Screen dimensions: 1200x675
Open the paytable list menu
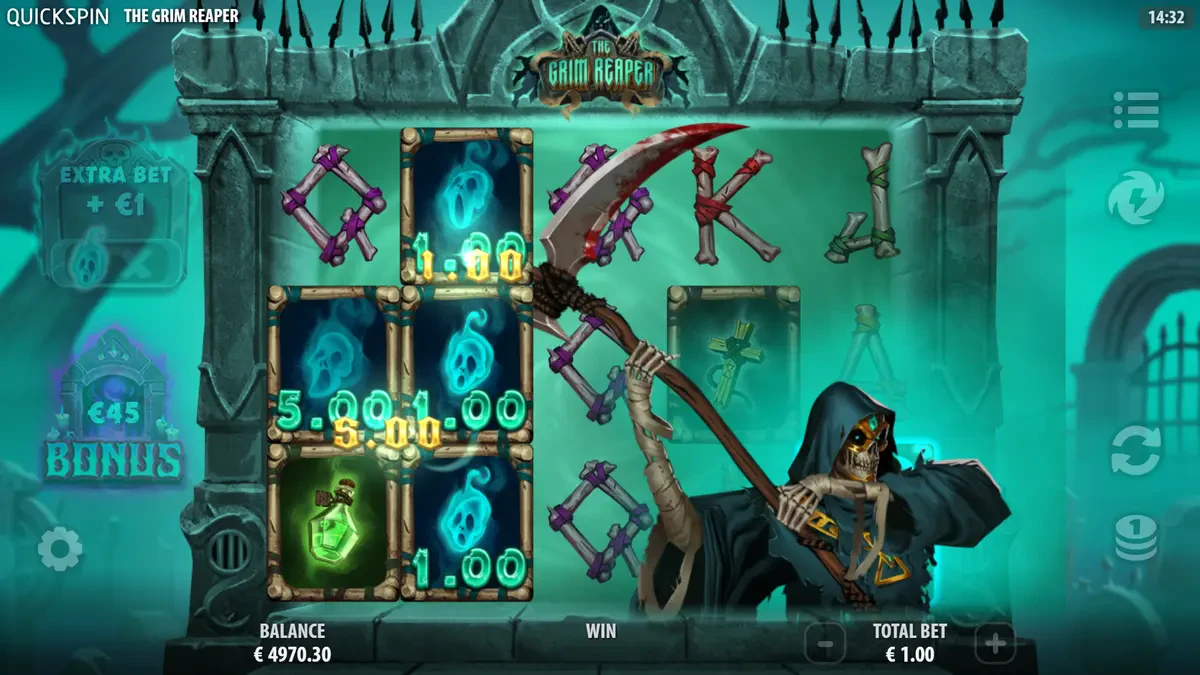[x=1135, y=110]
